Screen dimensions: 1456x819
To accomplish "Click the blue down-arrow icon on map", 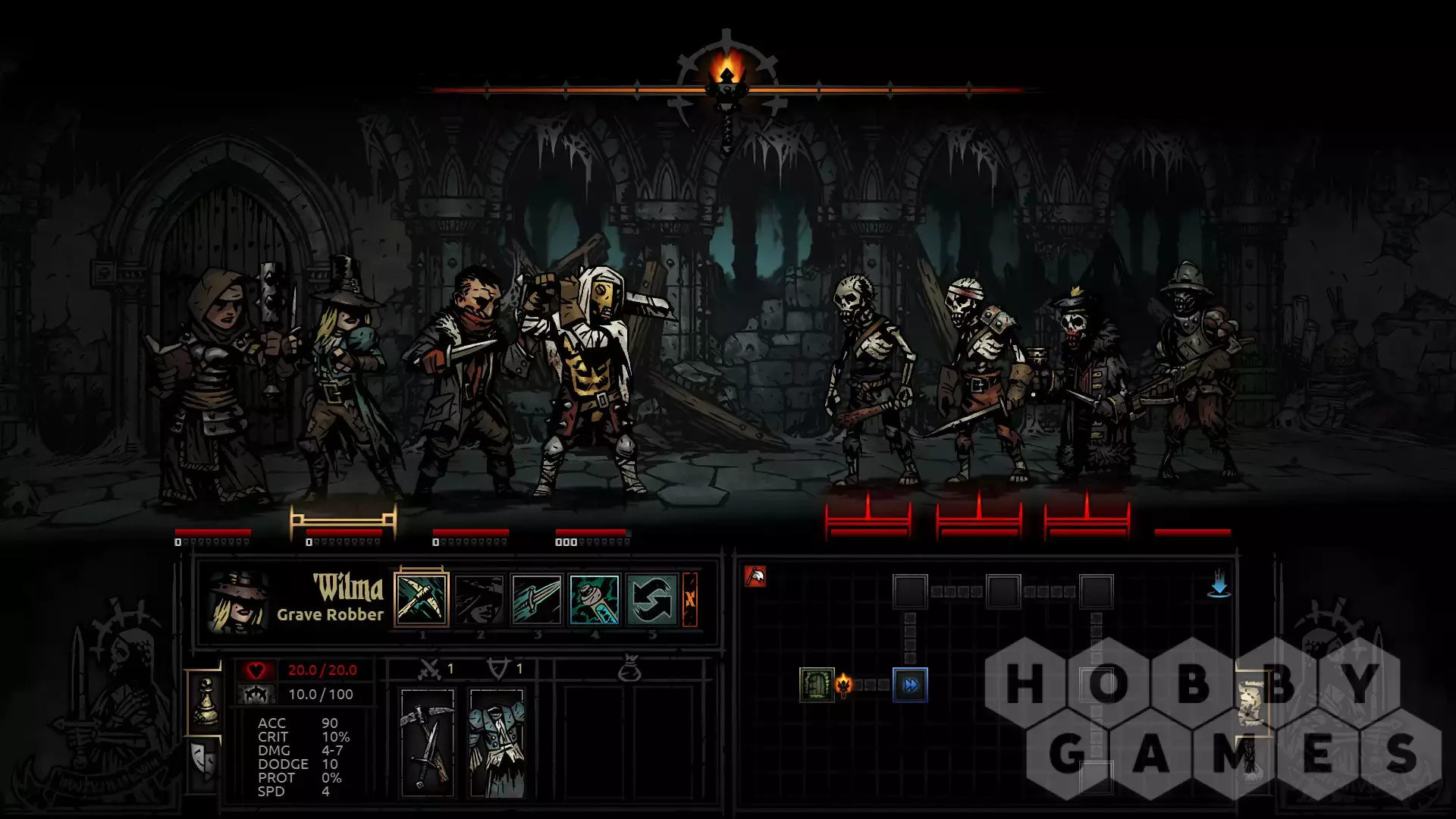I will [1219, 585].
